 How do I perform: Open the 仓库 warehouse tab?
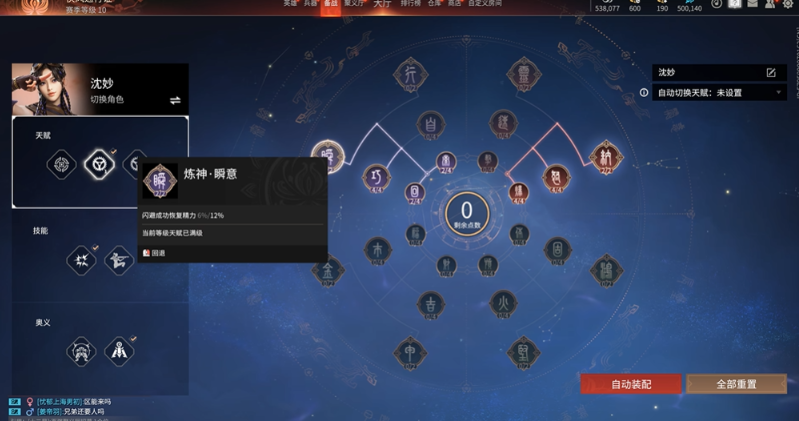click(x=434, y=5)
